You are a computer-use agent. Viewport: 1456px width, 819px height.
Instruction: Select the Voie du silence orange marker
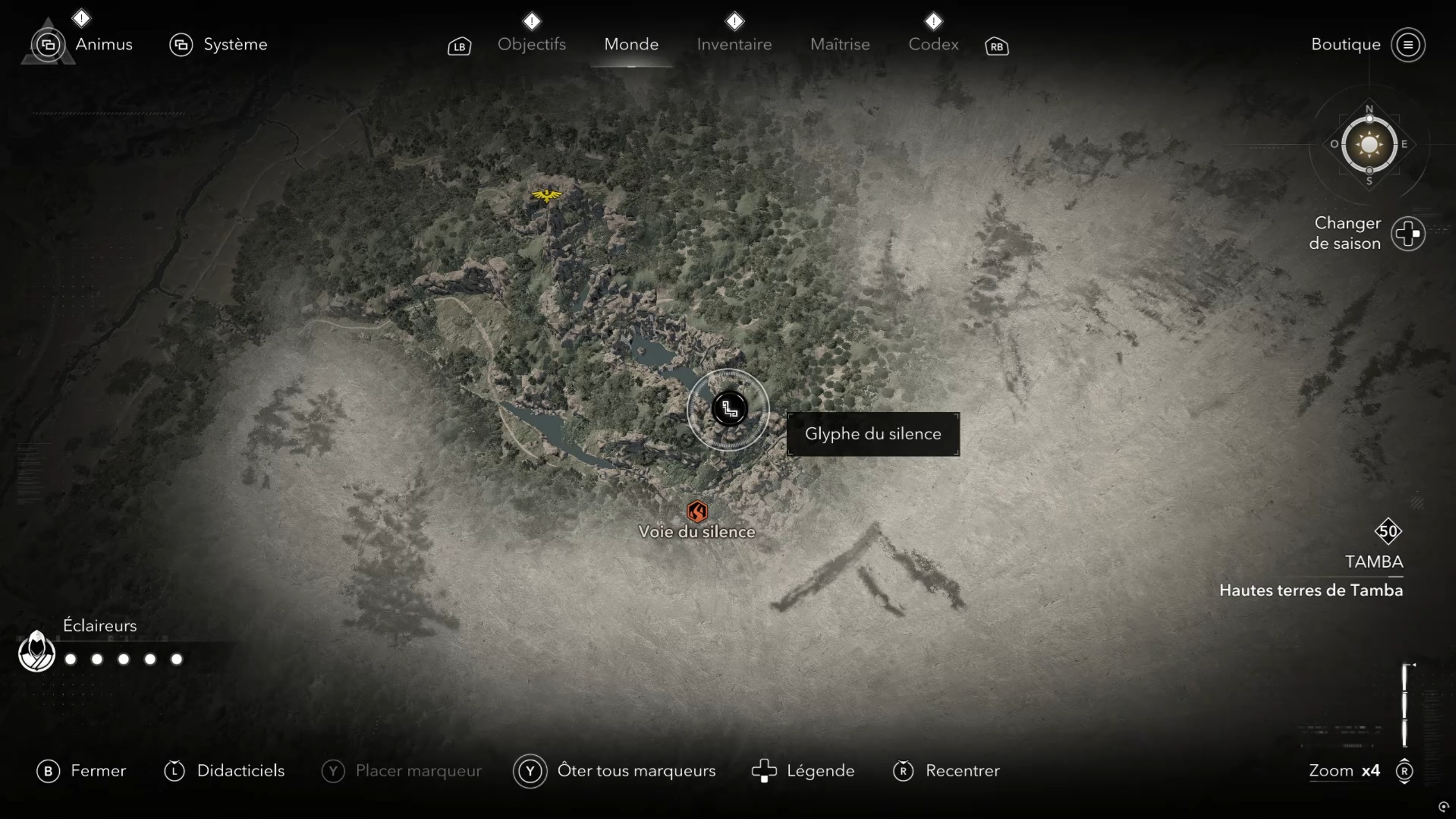point(697,511)
